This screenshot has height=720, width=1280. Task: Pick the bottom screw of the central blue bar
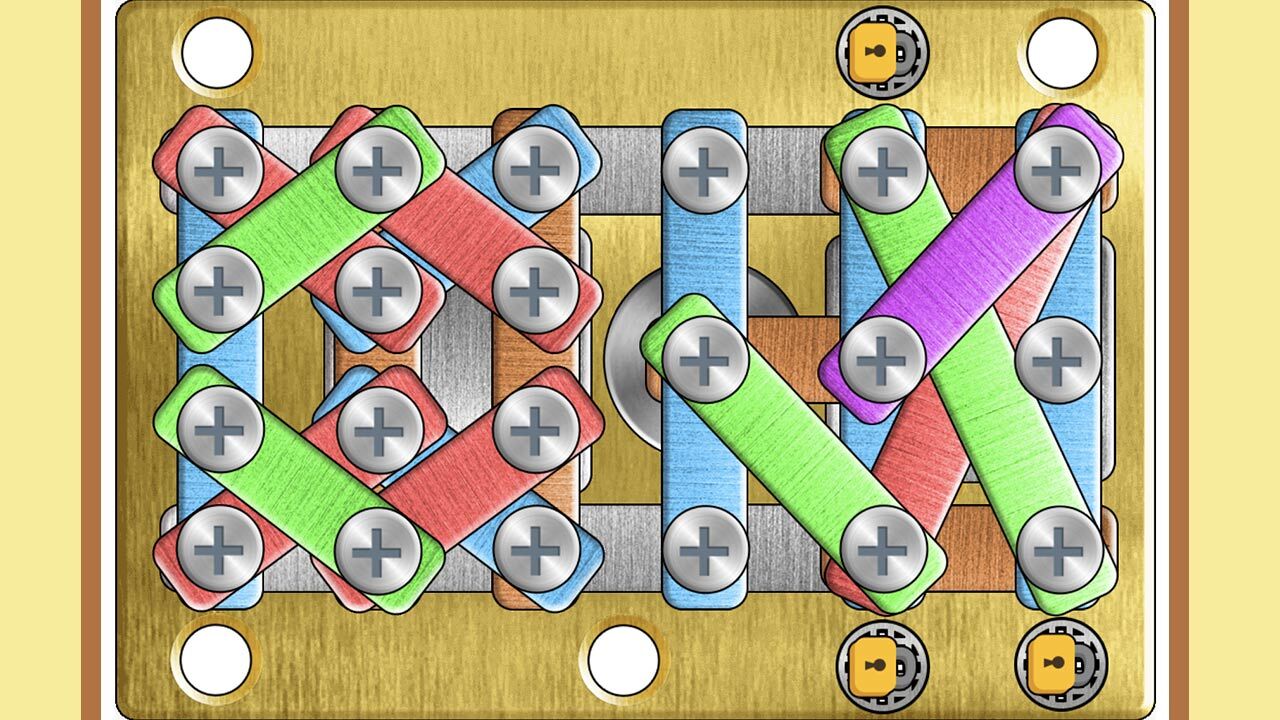tap(706, 549)
